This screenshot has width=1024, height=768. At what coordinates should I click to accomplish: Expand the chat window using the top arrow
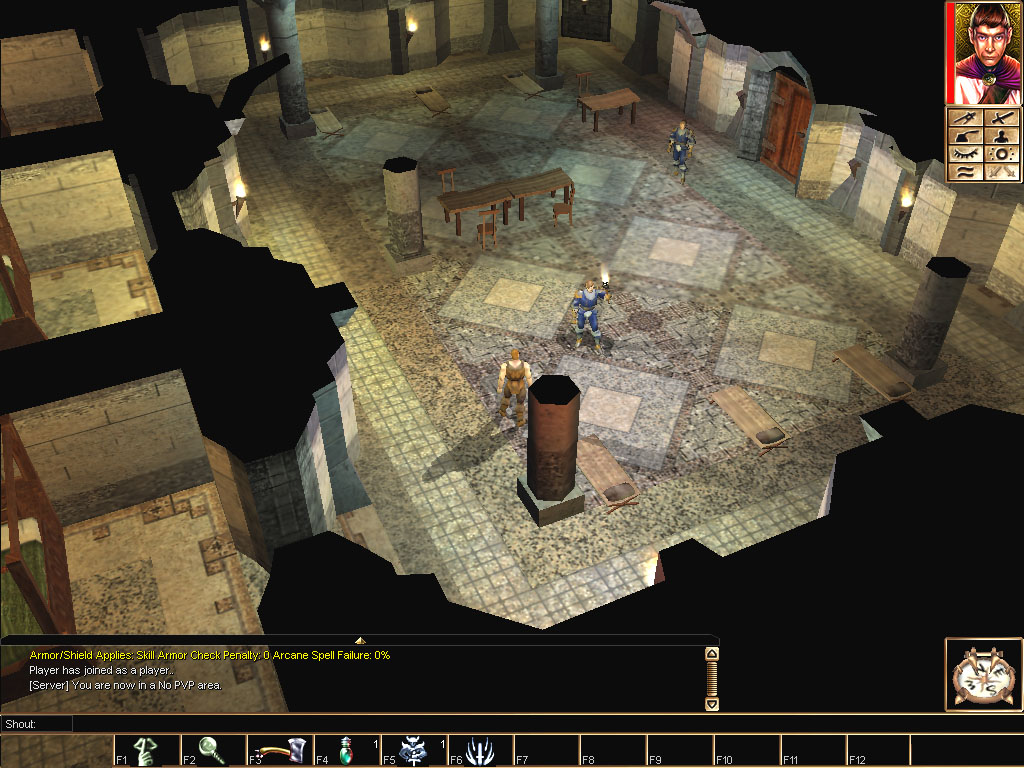point(360,640)
